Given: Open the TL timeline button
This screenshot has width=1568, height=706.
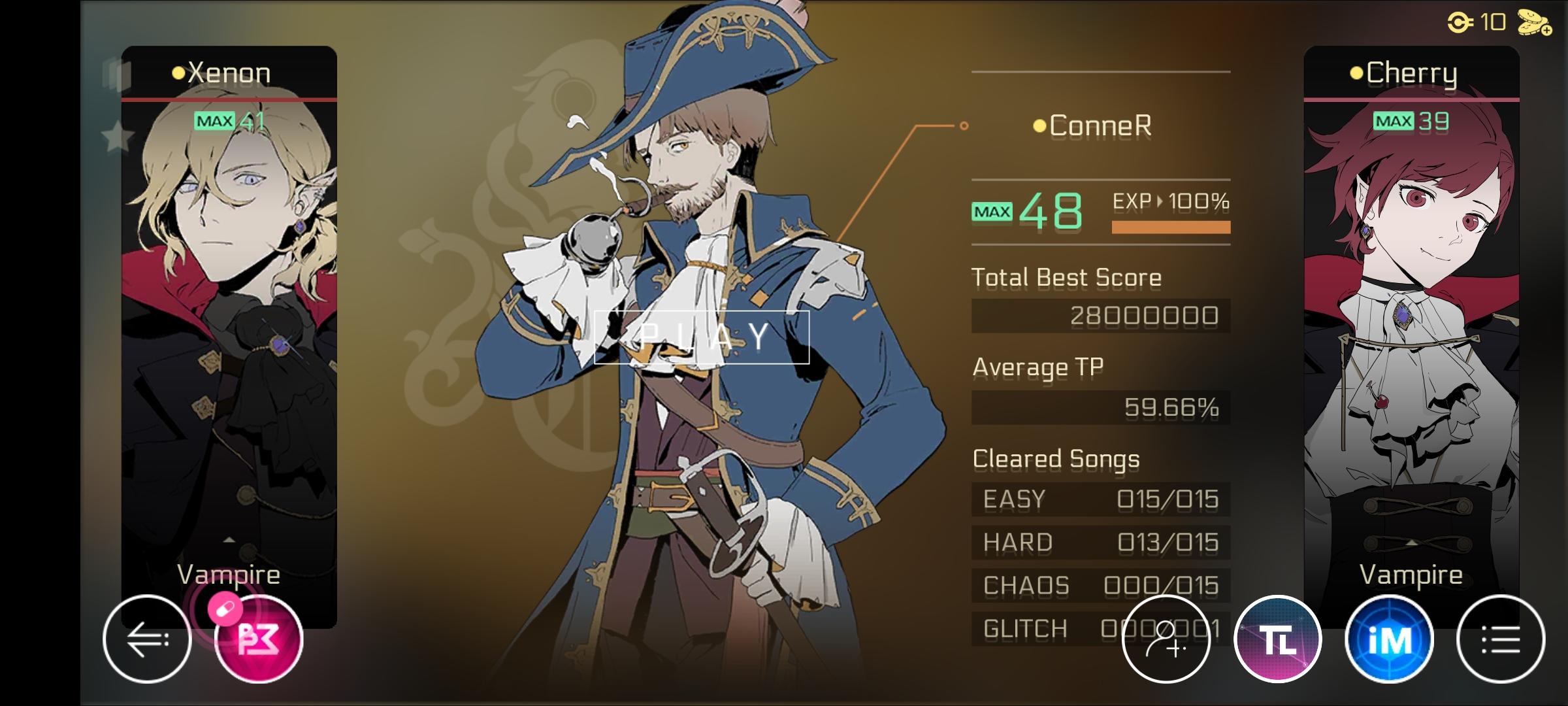Looking at the screenshot, I should [x=1278, y=639].
